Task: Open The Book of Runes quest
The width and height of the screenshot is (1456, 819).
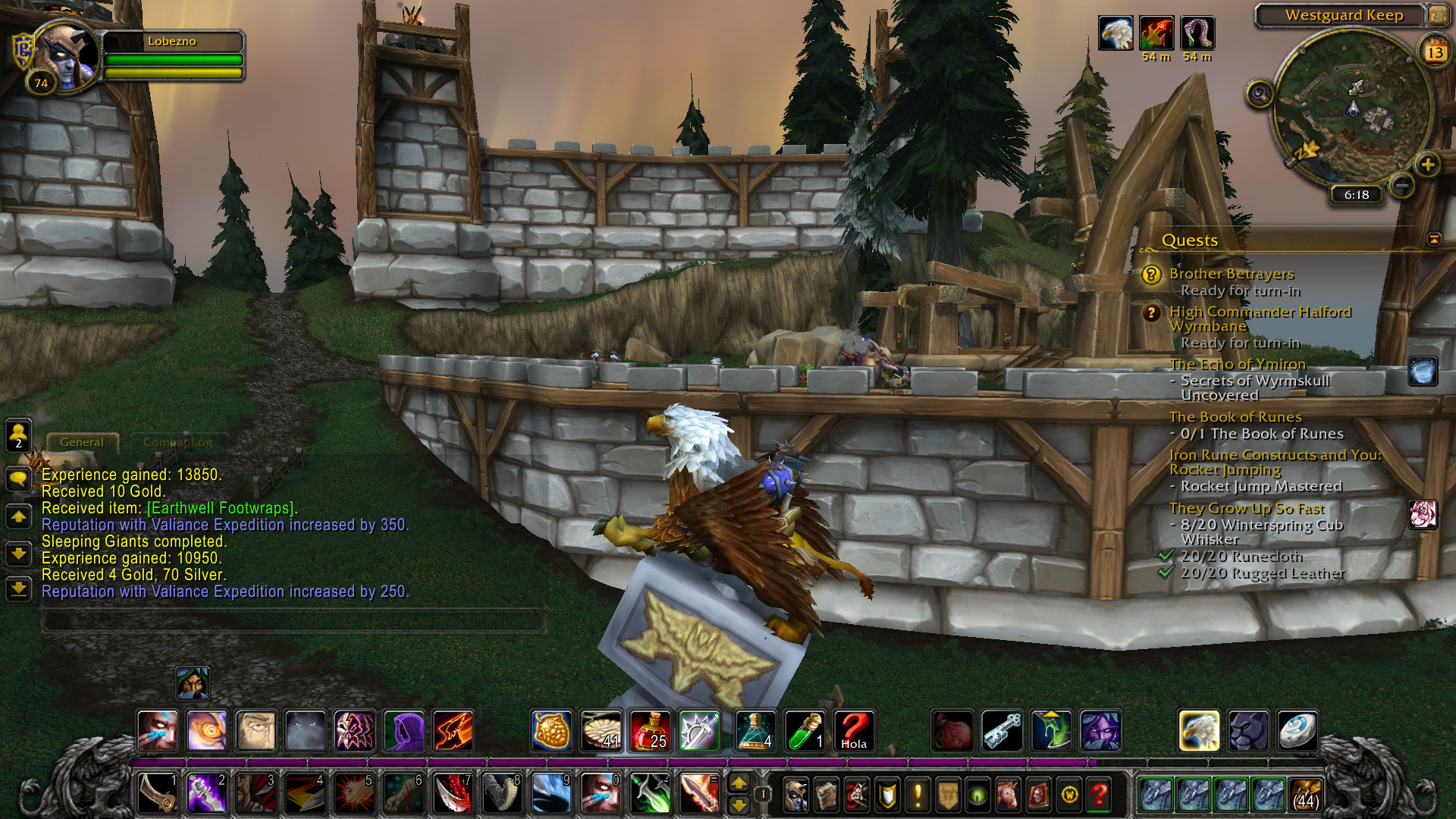Action: click(x=1235, y=417)
